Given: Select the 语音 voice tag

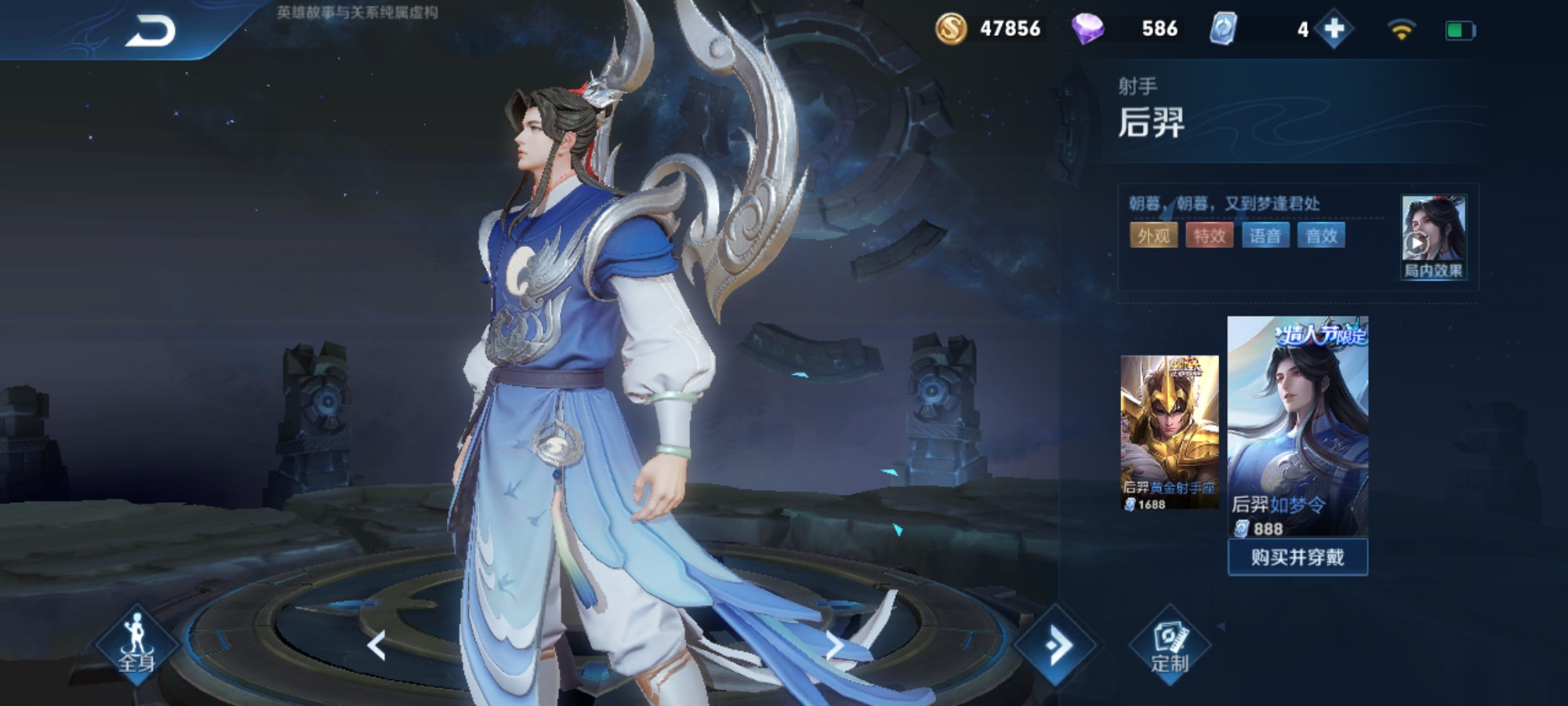Looking at the screenshot, I should (x=1265, y=235).
